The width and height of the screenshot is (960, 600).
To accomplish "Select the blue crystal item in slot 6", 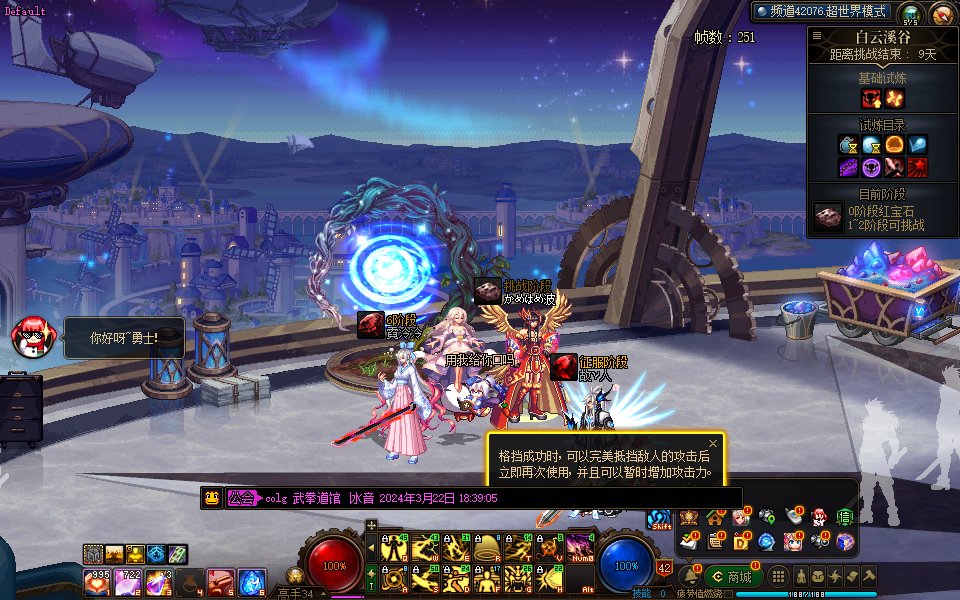I will click(x=251, y=581).
